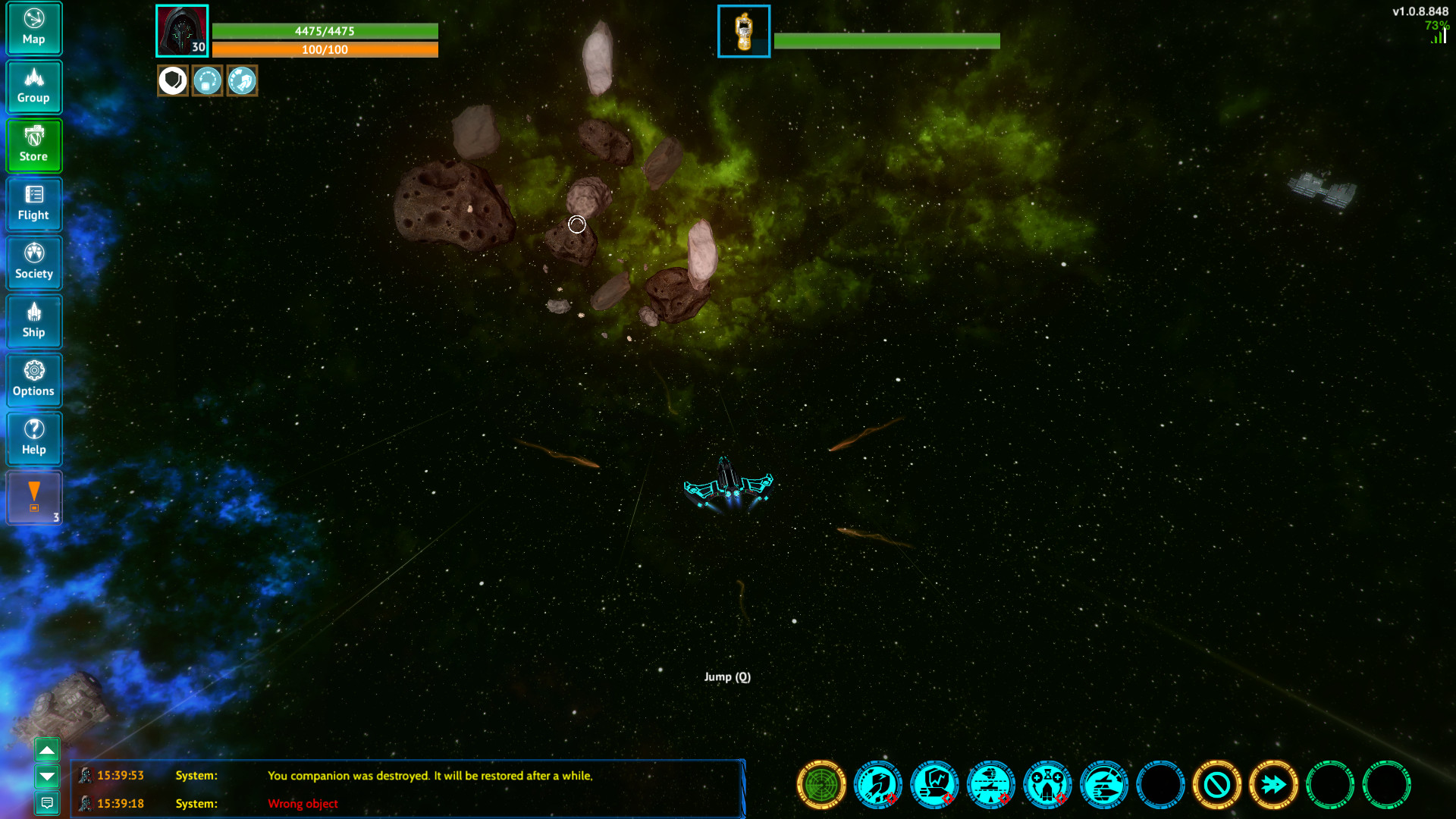The image size is (1456, 819).
Task: Click the shield buff icon under player portrait
Action: [x=172, y=80]
